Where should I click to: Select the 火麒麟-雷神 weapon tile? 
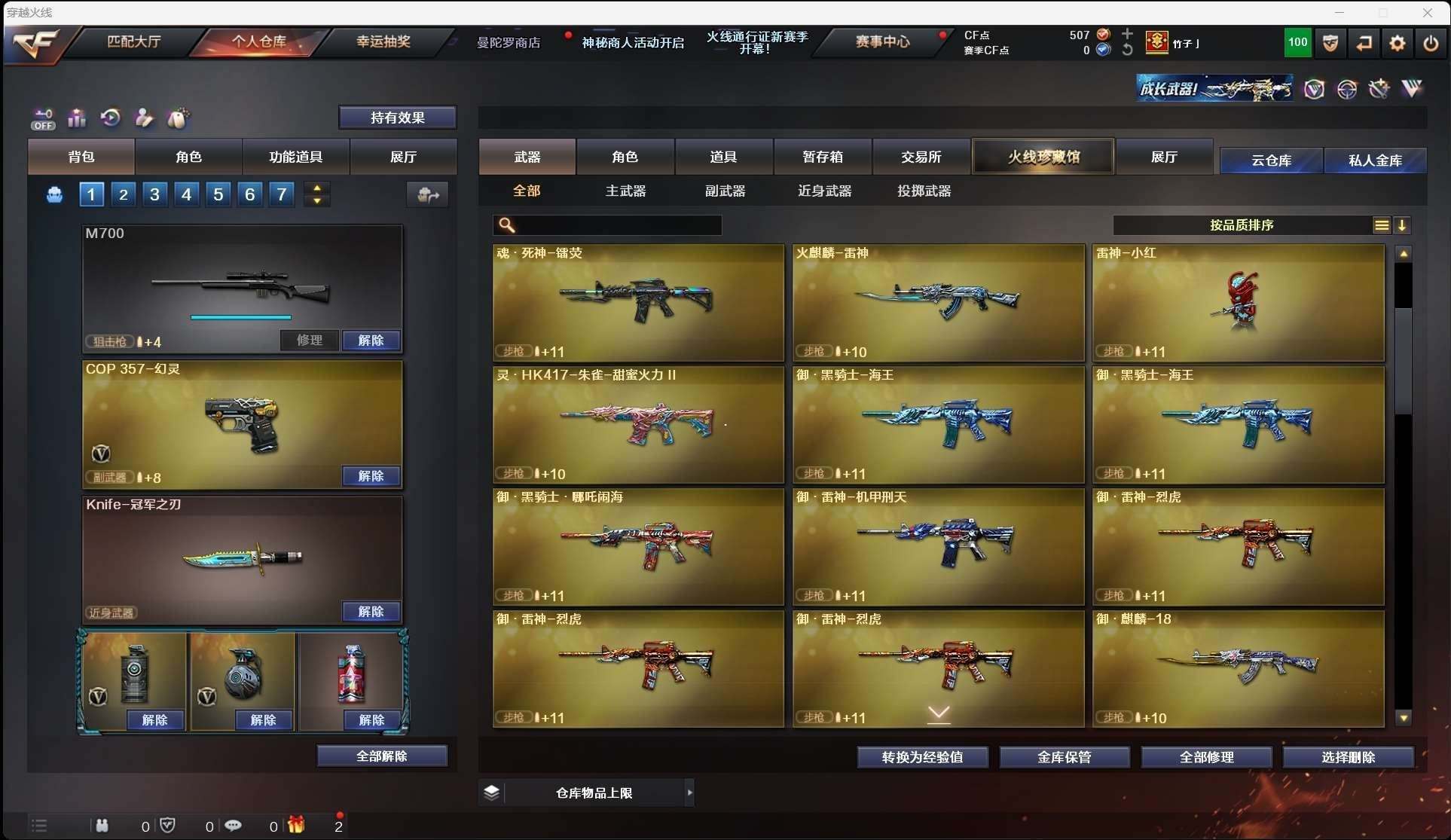[x=938, y=302]
